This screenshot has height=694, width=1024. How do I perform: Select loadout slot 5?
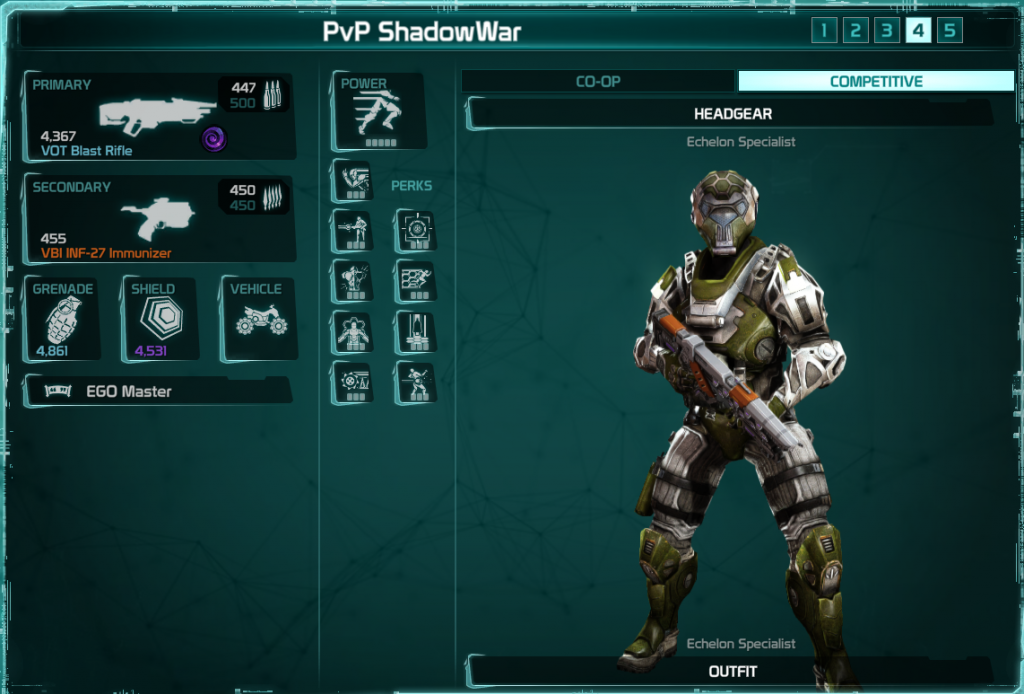coord(950,30)
